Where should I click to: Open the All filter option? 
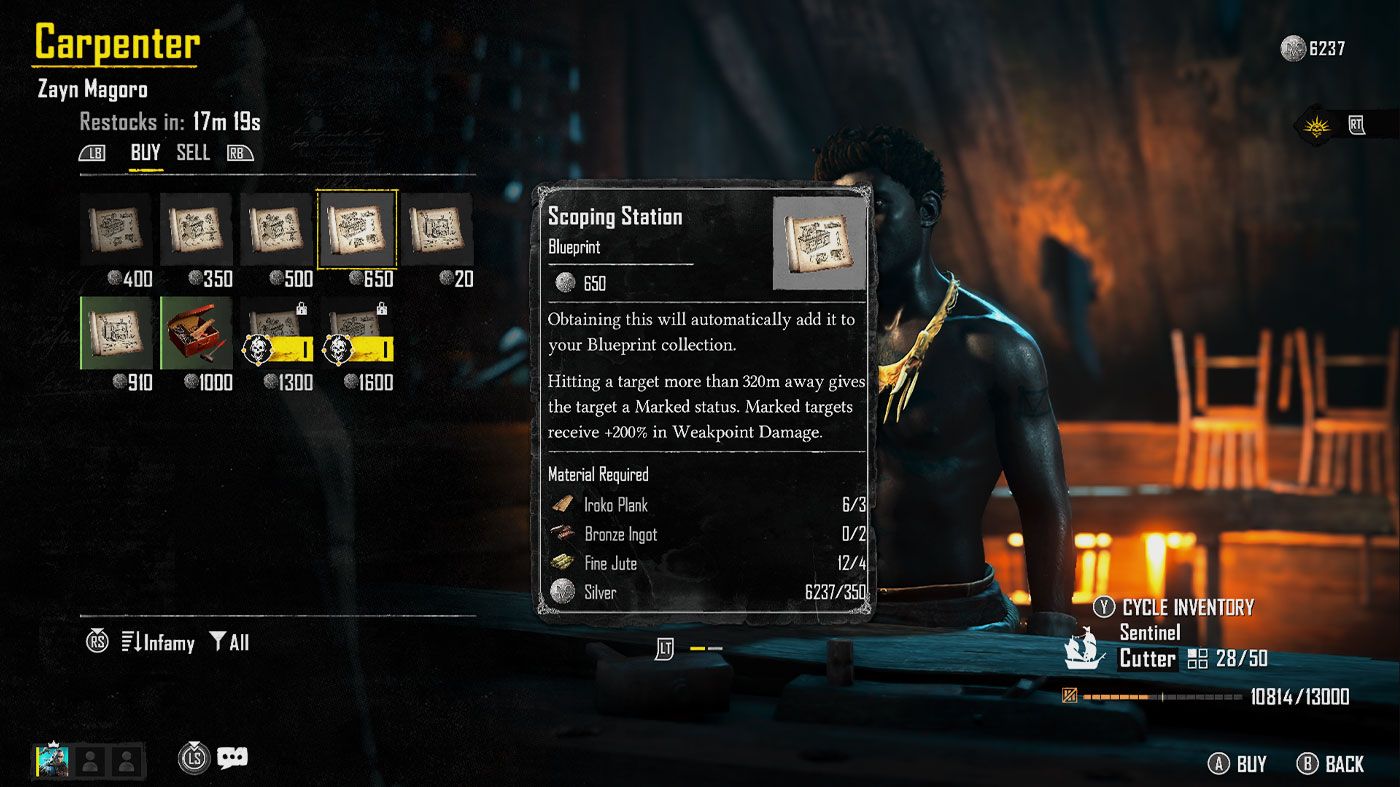click(230, 643)
